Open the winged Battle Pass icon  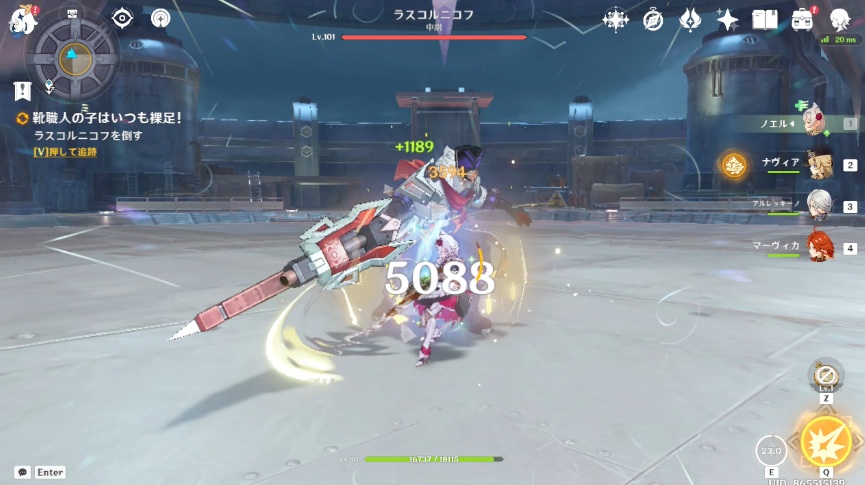click(690, 19)
